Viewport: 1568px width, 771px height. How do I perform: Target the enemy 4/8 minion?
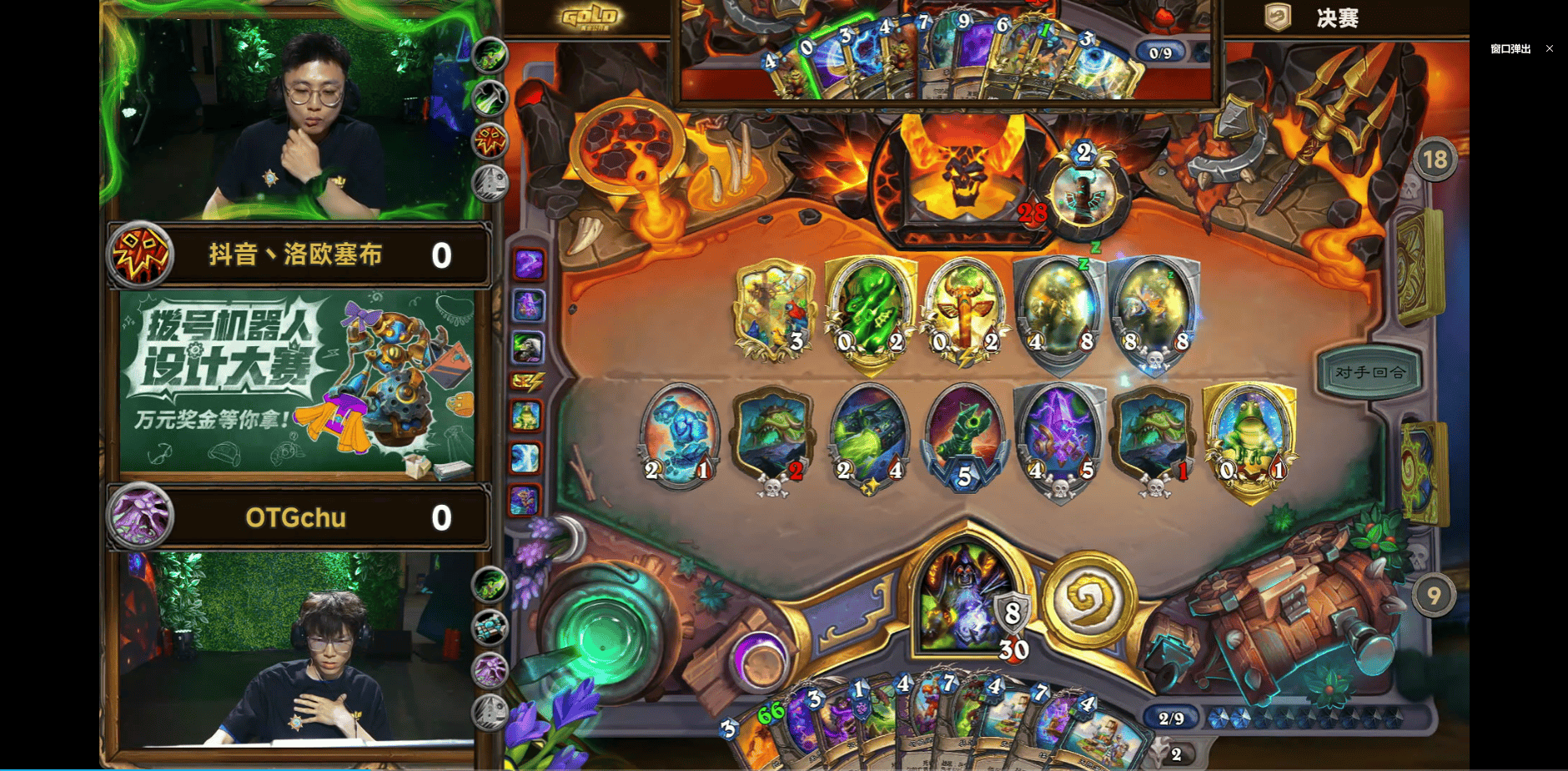(x=1059, y=311)
